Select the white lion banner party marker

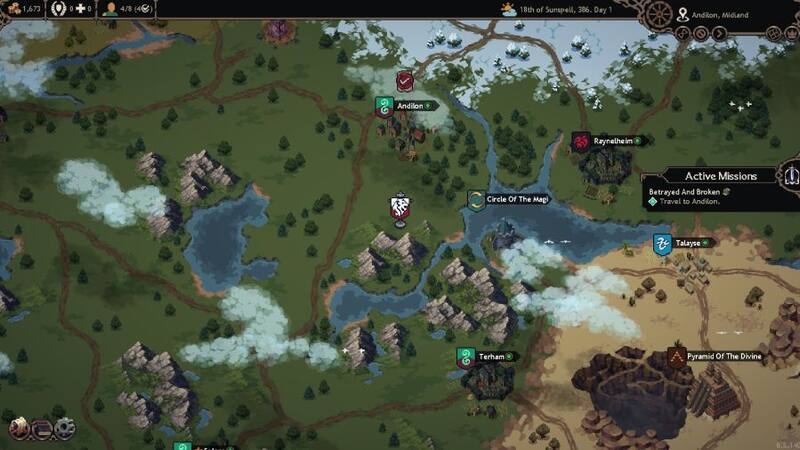click(x=399, y=208)
